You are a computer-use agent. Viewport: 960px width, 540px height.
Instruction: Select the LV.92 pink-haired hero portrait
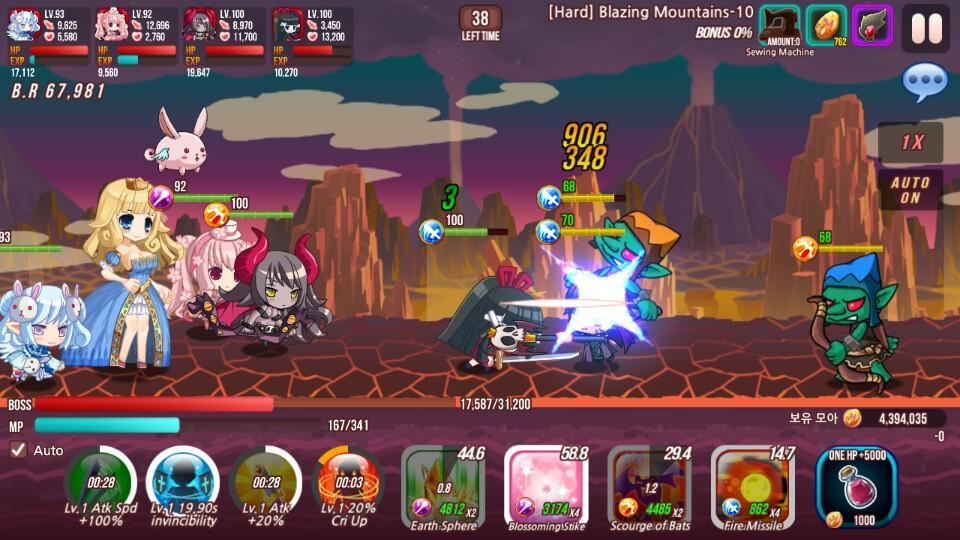pos(110,25)
